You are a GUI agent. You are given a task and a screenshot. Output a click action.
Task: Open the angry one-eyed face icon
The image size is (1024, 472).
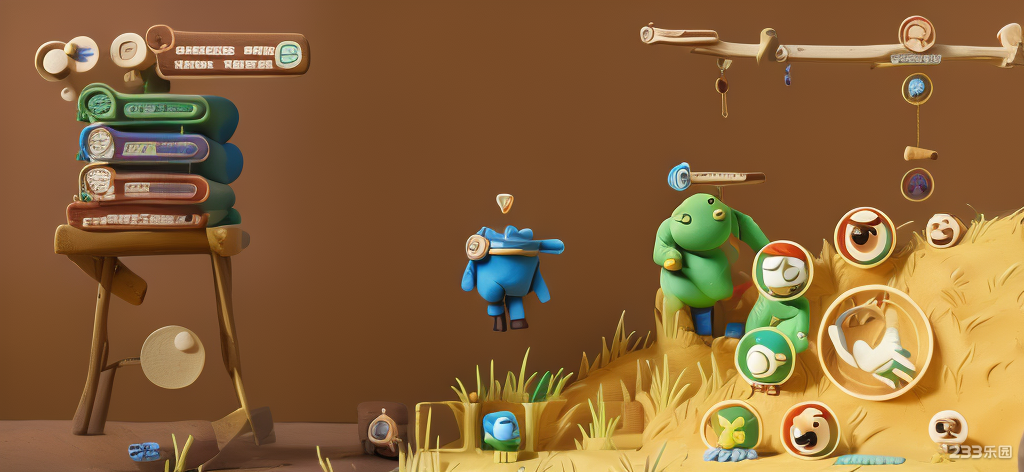click(864, 236)
